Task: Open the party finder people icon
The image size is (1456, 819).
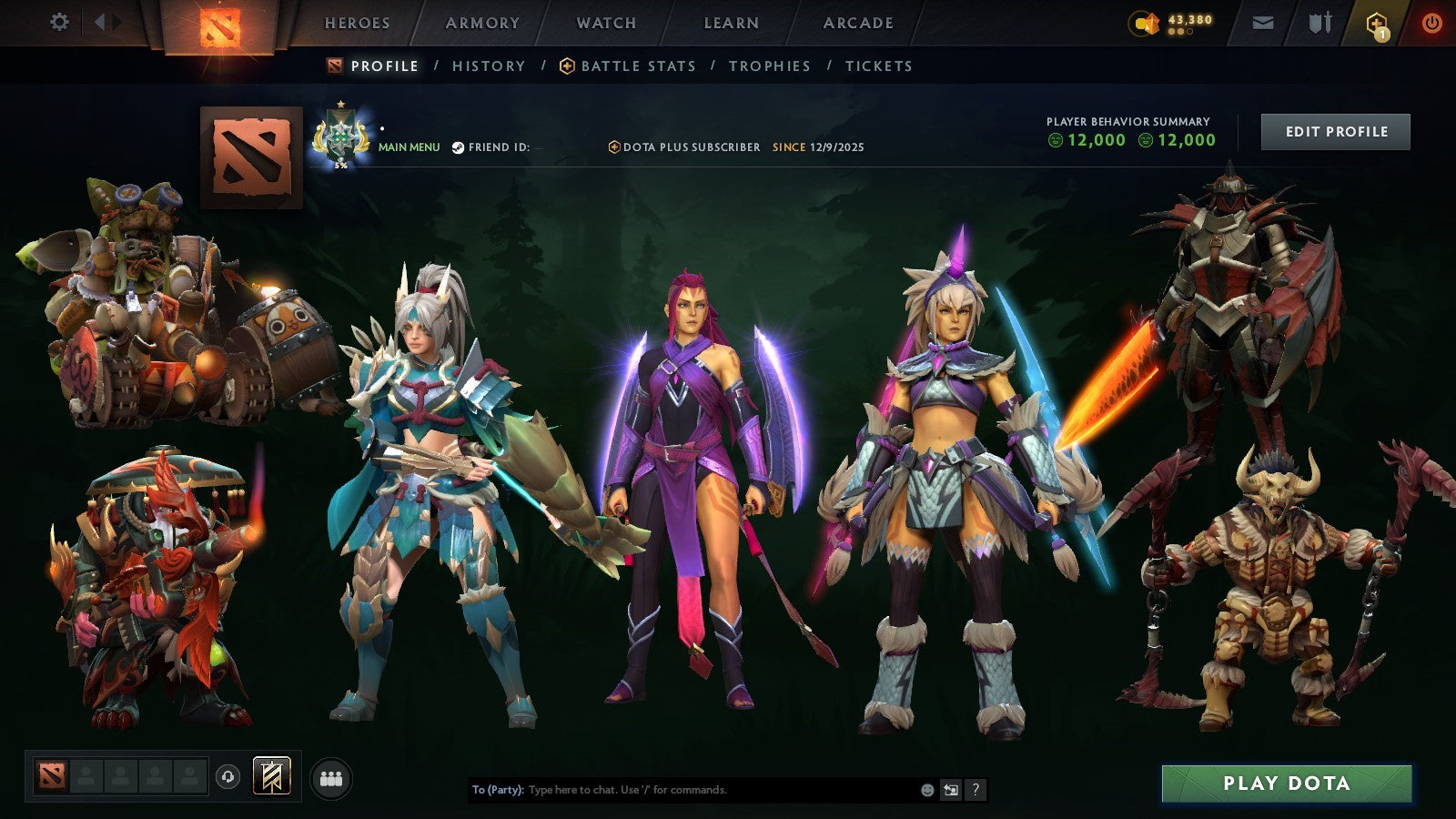Action: coord(332,777)
